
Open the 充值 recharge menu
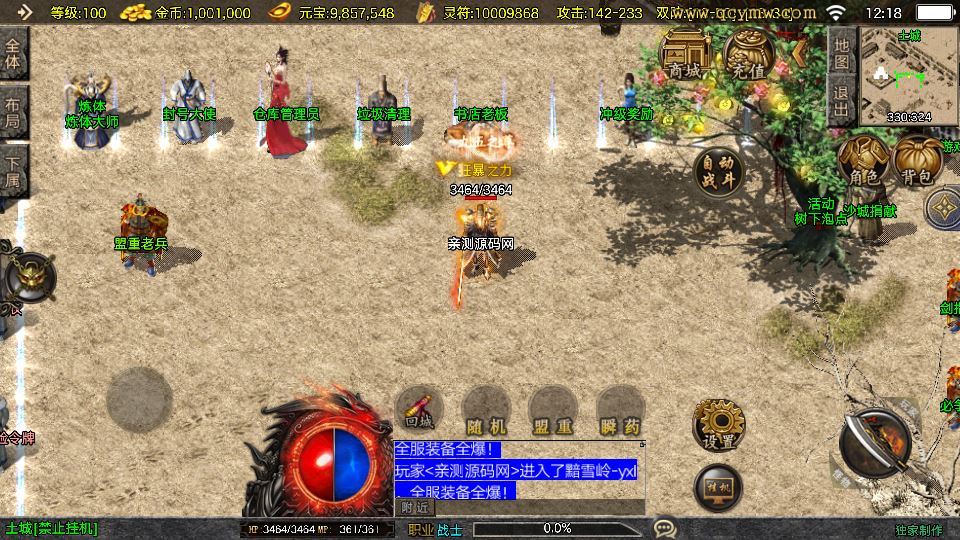click(746, 56)
